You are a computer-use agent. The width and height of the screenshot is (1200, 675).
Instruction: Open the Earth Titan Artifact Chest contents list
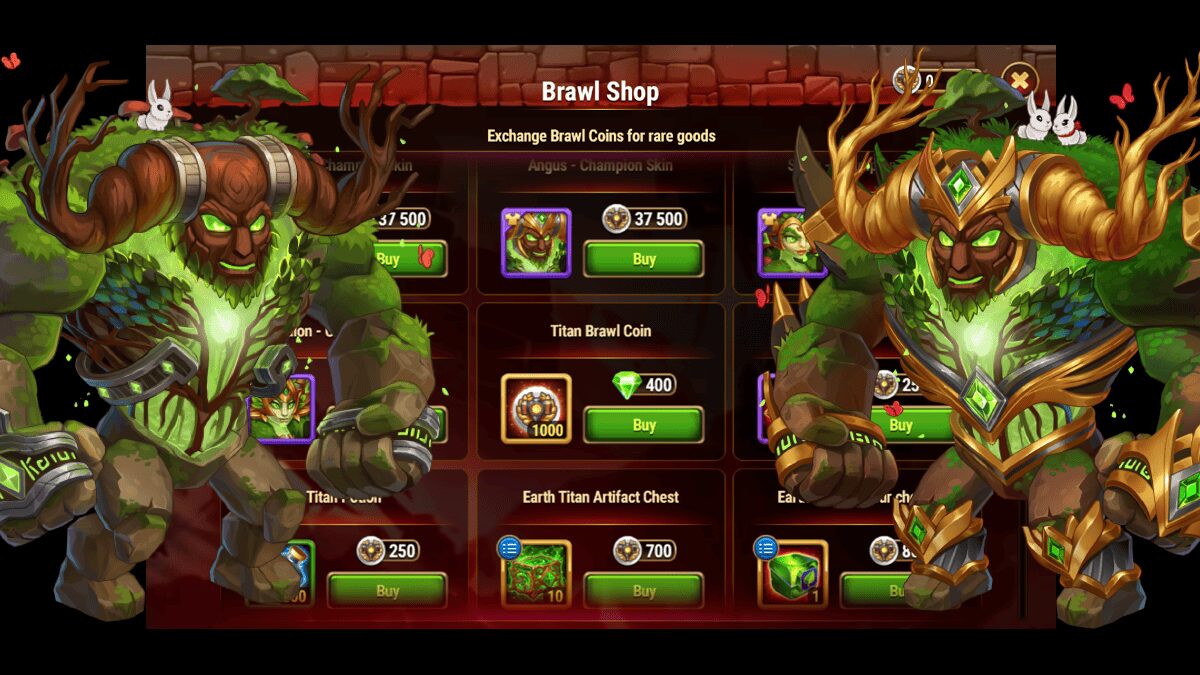point(509,547)
